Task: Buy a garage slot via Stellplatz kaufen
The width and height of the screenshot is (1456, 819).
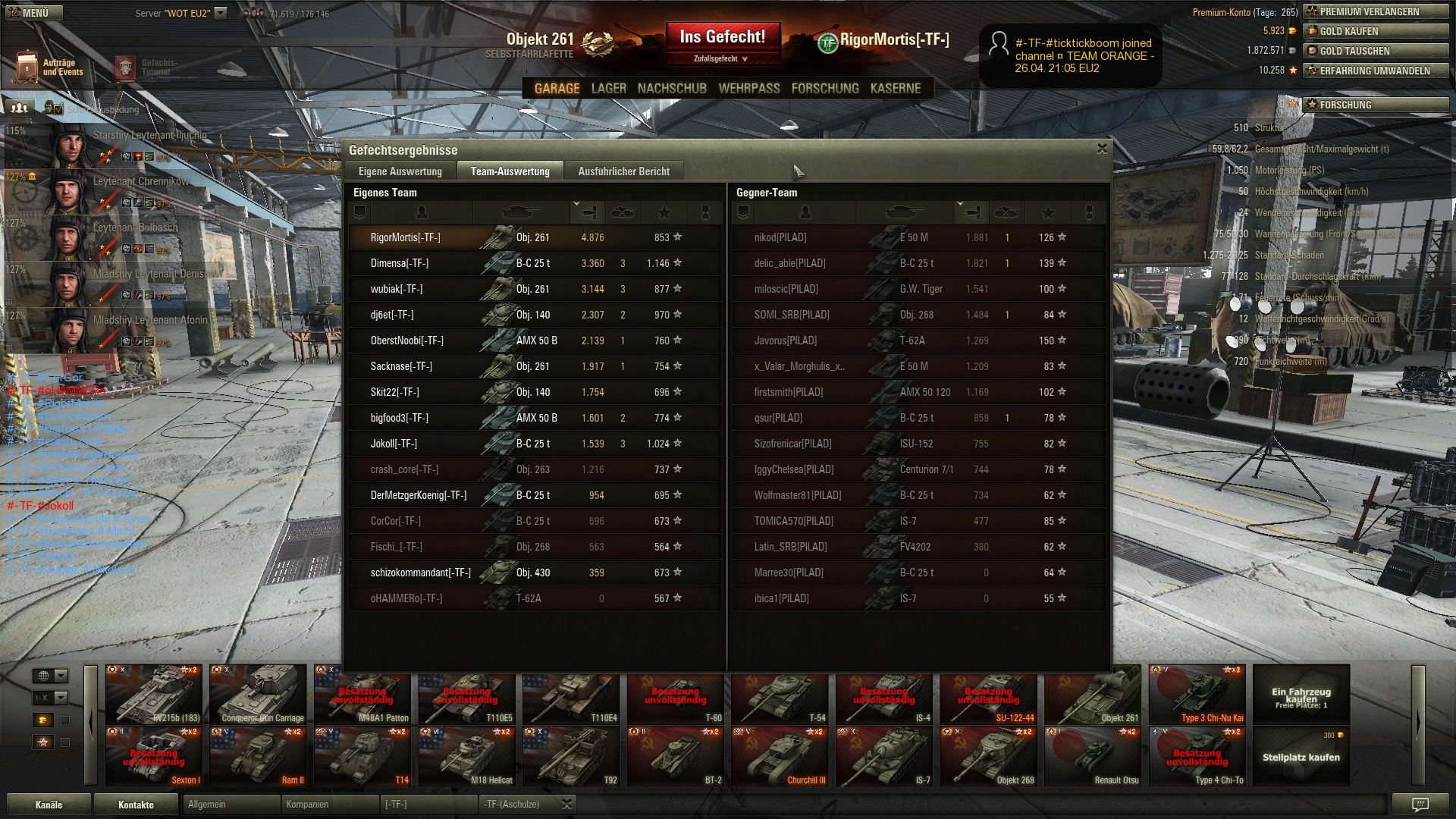Action: coord(1301,756)
